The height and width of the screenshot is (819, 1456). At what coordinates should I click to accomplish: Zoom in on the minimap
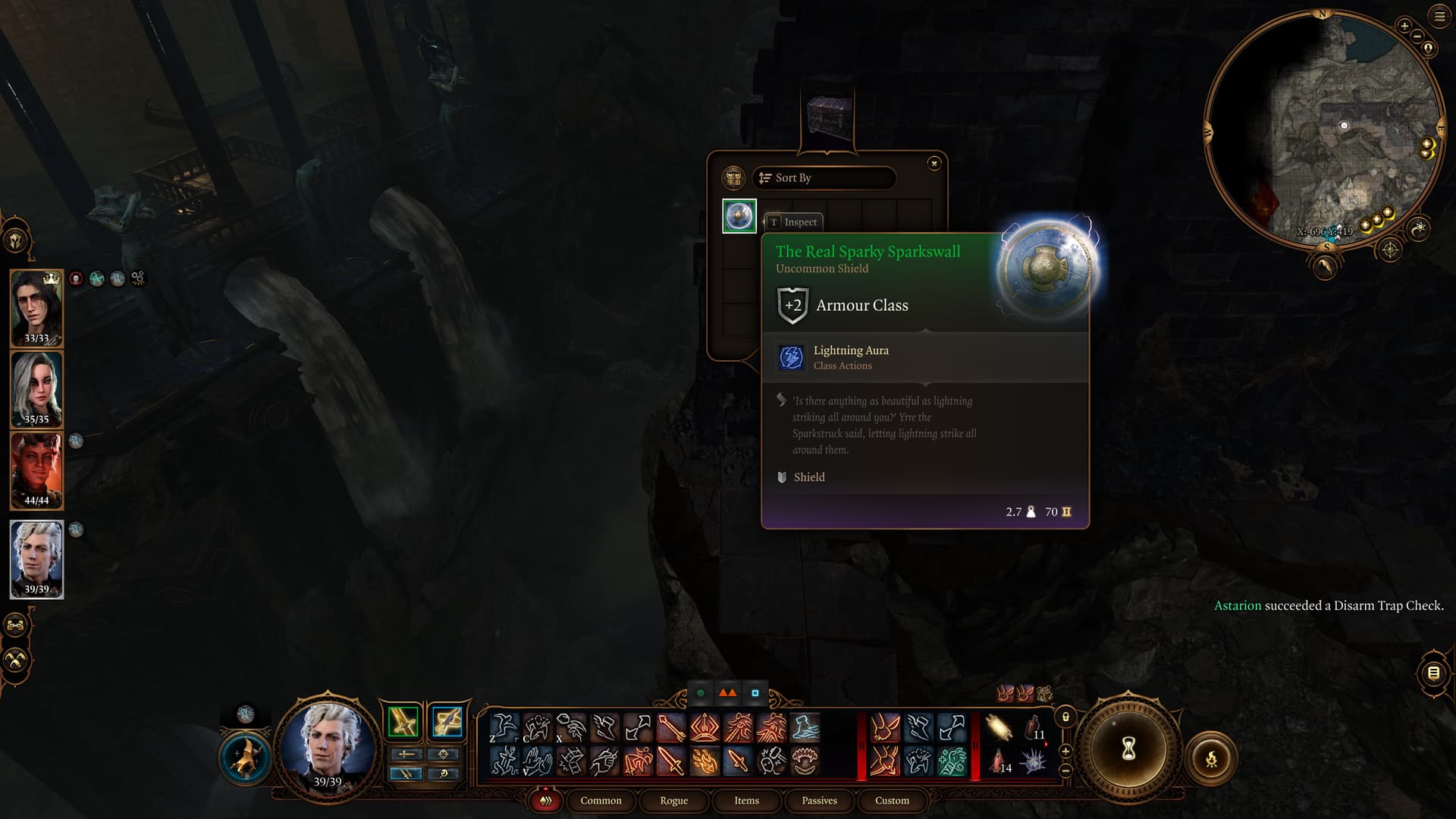click(x=1404, y=27)
